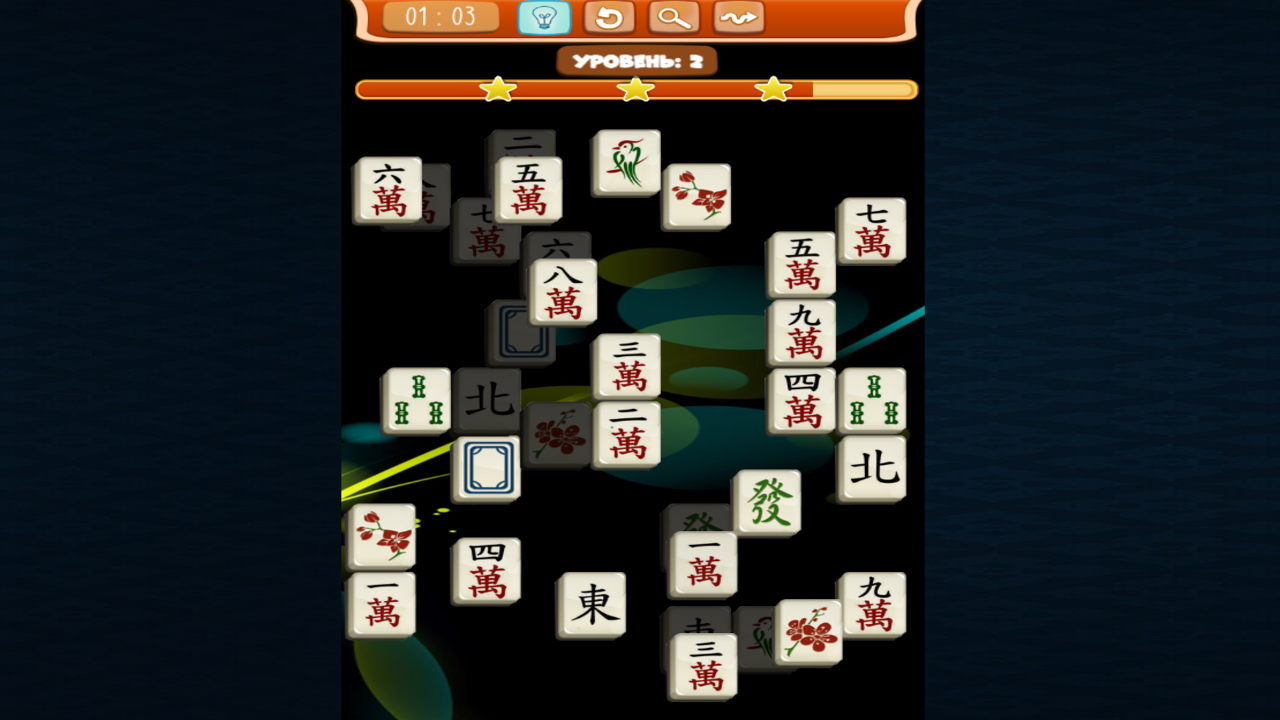Select the green dragon 發 tile

click(x=767, y=502)
